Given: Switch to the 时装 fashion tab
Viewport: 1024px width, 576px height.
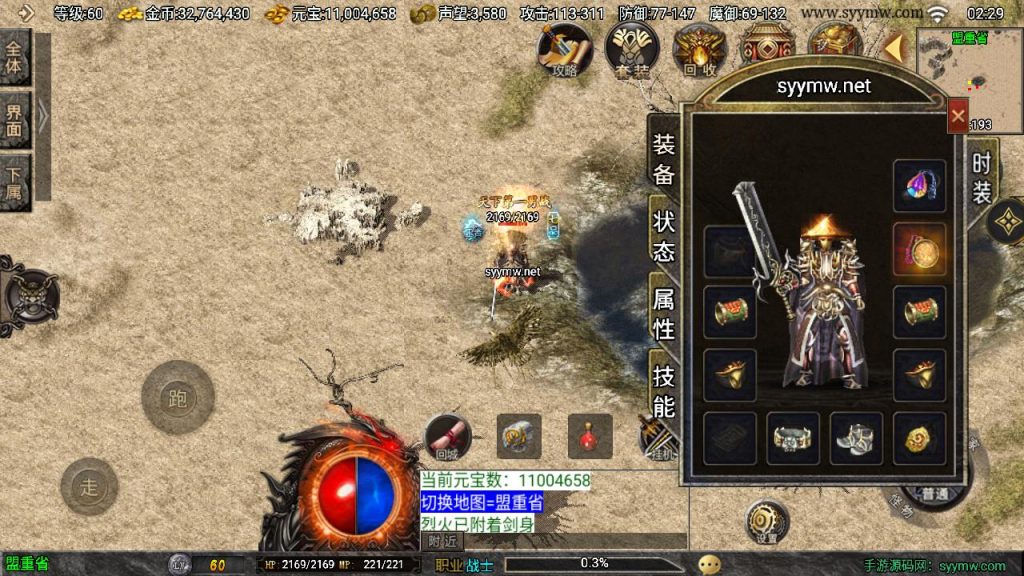Looking at the screenshot, I should point(981,177).
